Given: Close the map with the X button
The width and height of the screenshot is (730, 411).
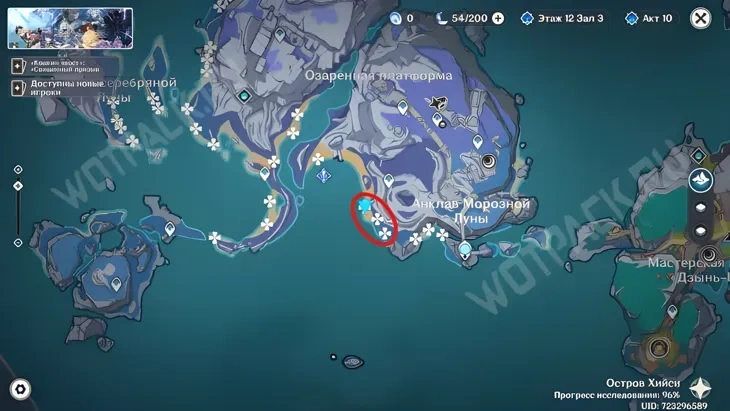Looking at the screenshot, I should [701, 18].
